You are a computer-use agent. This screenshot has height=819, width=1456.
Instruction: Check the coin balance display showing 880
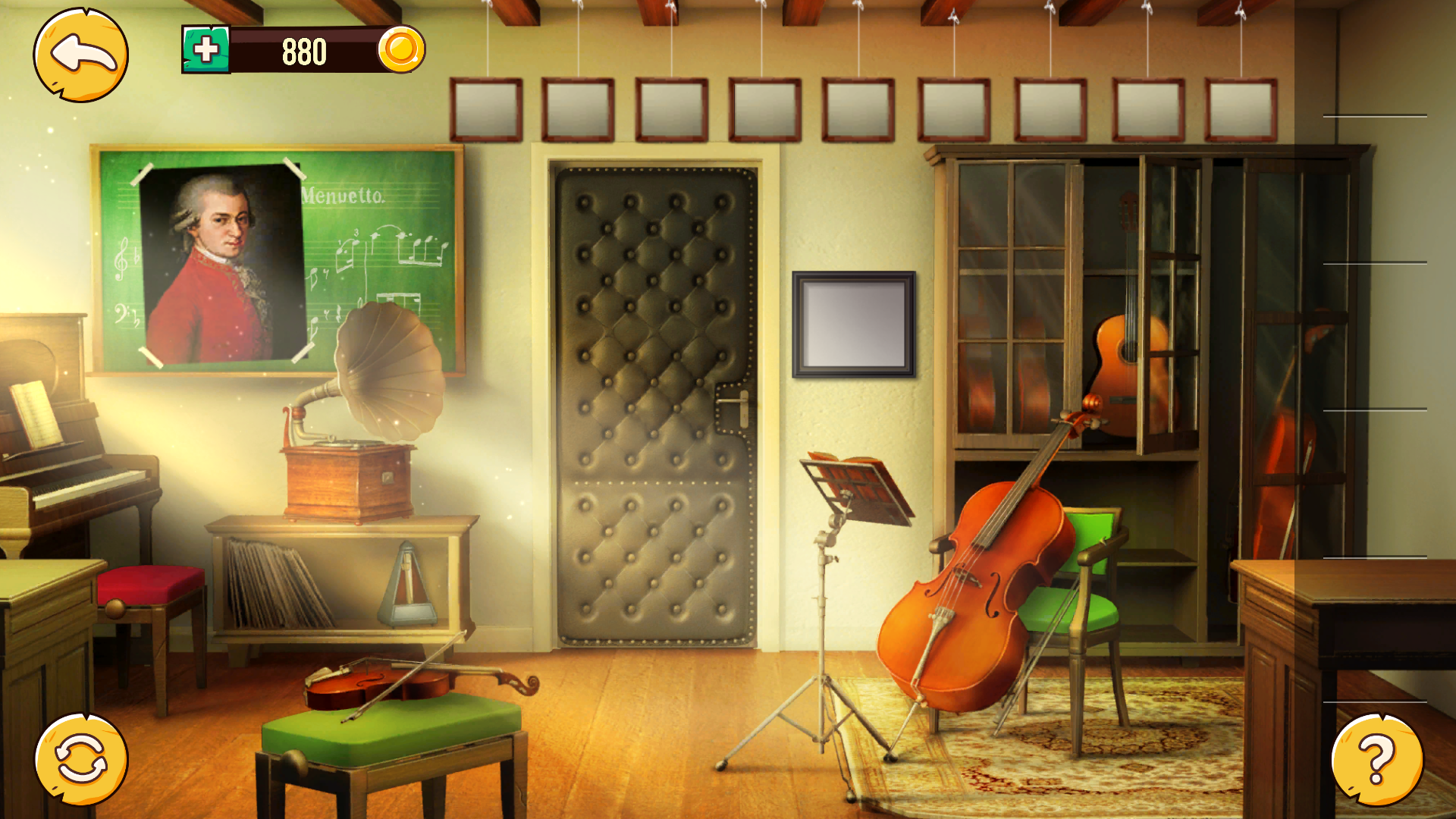click(x=303, y=52)
